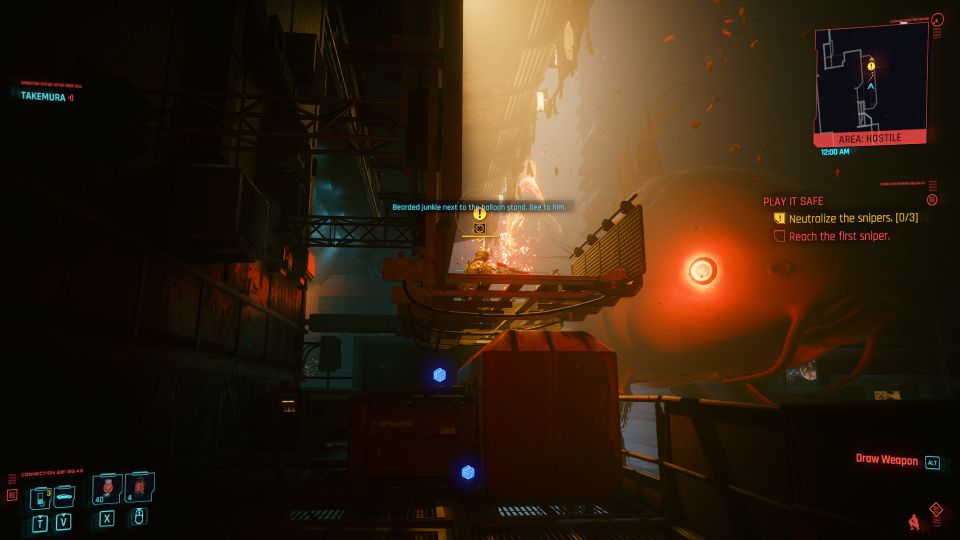Click the yellow quest marker on the minimap
The width and height of the screenshot is (960, 540).
[x=871, y=66]
